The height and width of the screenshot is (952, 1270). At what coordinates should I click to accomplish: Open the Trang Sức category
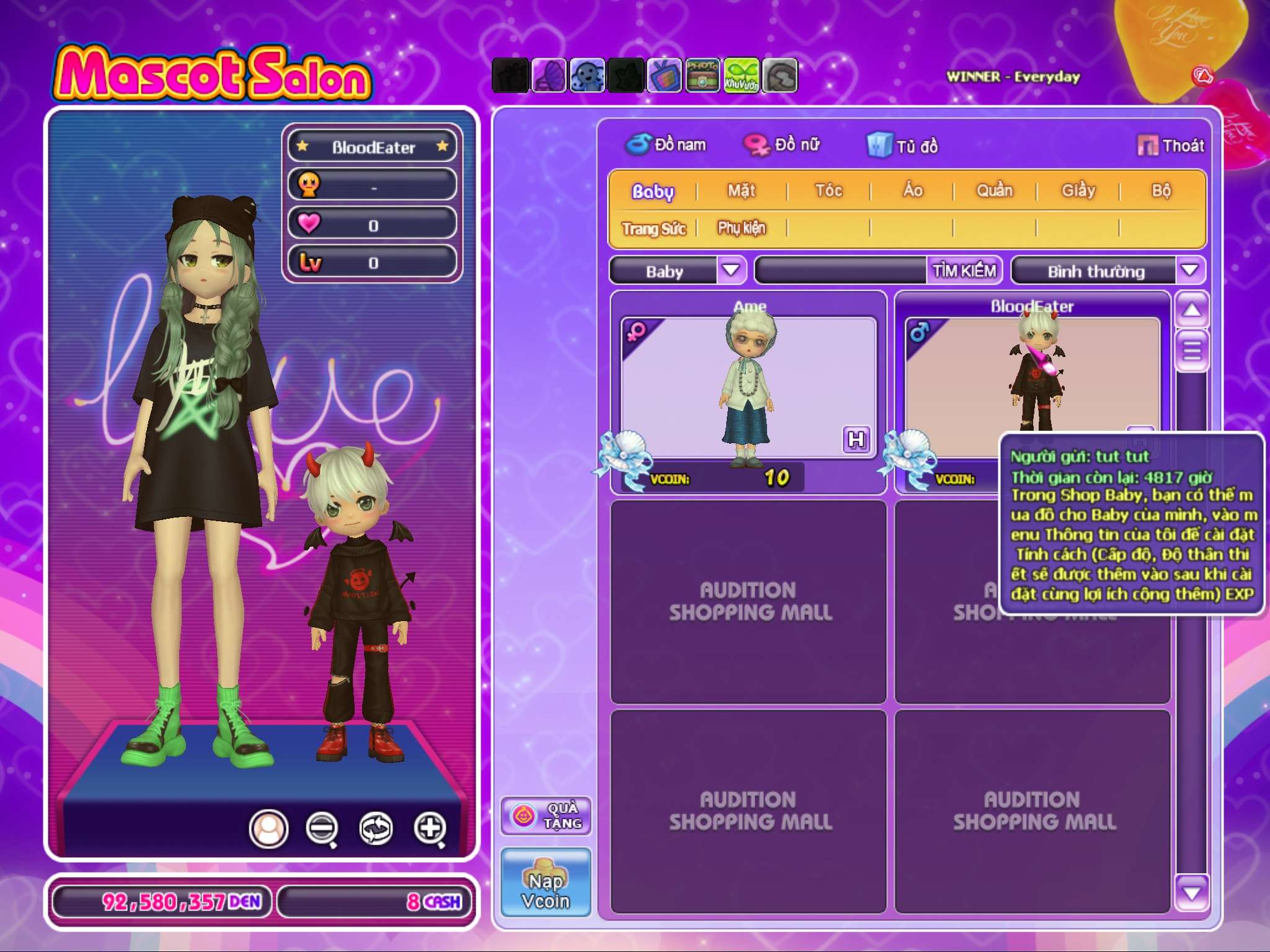click(654, 229)
